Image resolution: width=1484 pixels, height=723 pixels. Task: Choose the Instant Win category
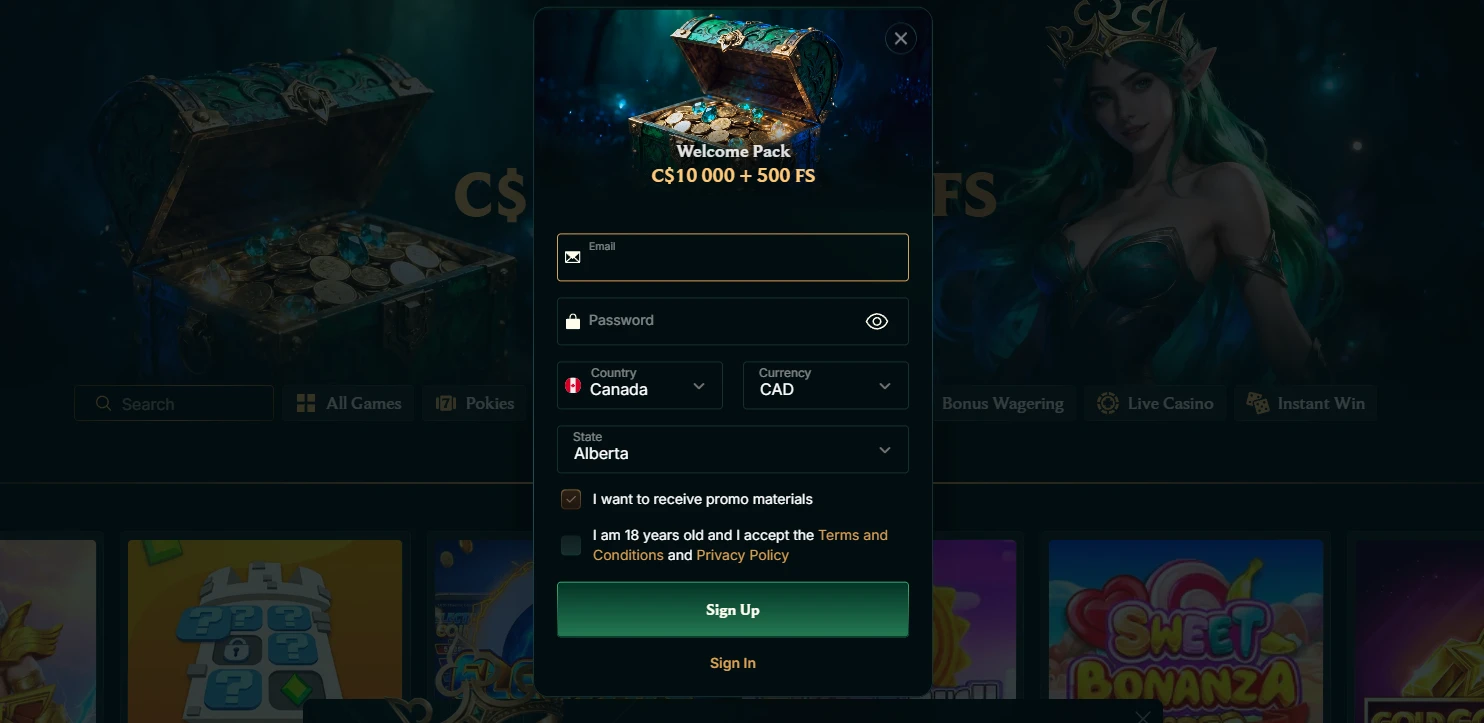1305,404
